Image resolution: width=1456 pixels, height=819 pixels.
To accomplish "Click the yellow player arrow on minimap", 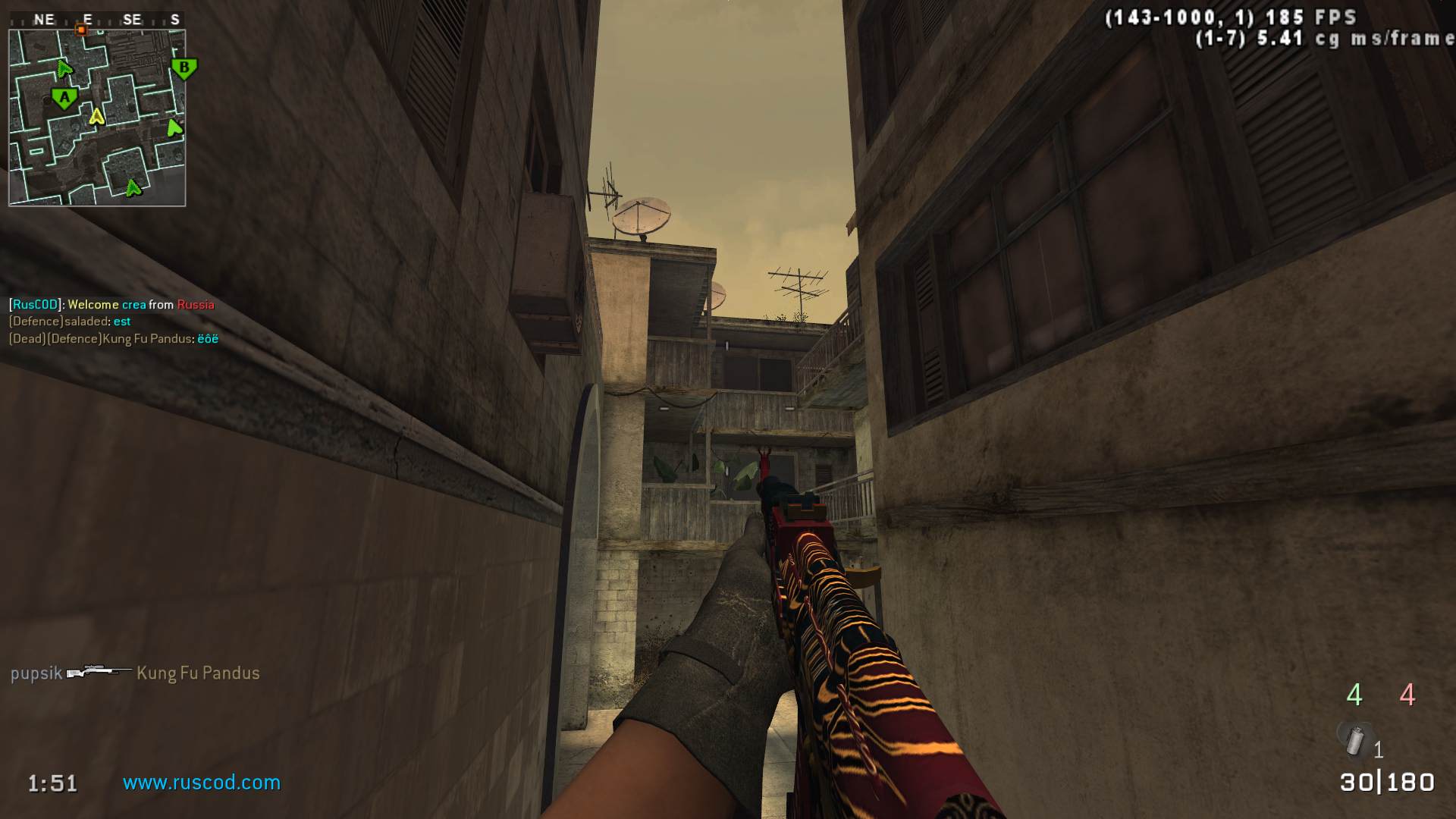I will (x=96, y=116).
